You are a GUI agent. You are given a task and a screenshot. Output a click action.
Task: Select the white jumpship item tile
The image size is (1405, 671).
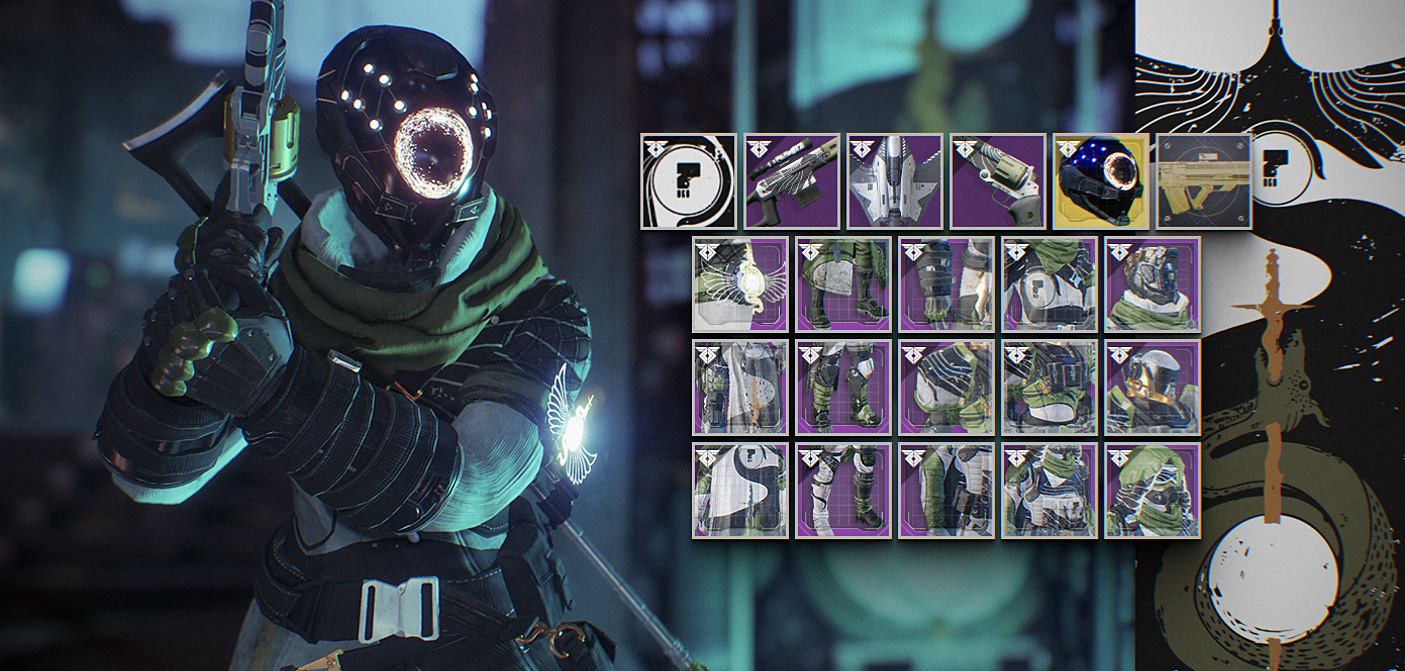[894, 181]
